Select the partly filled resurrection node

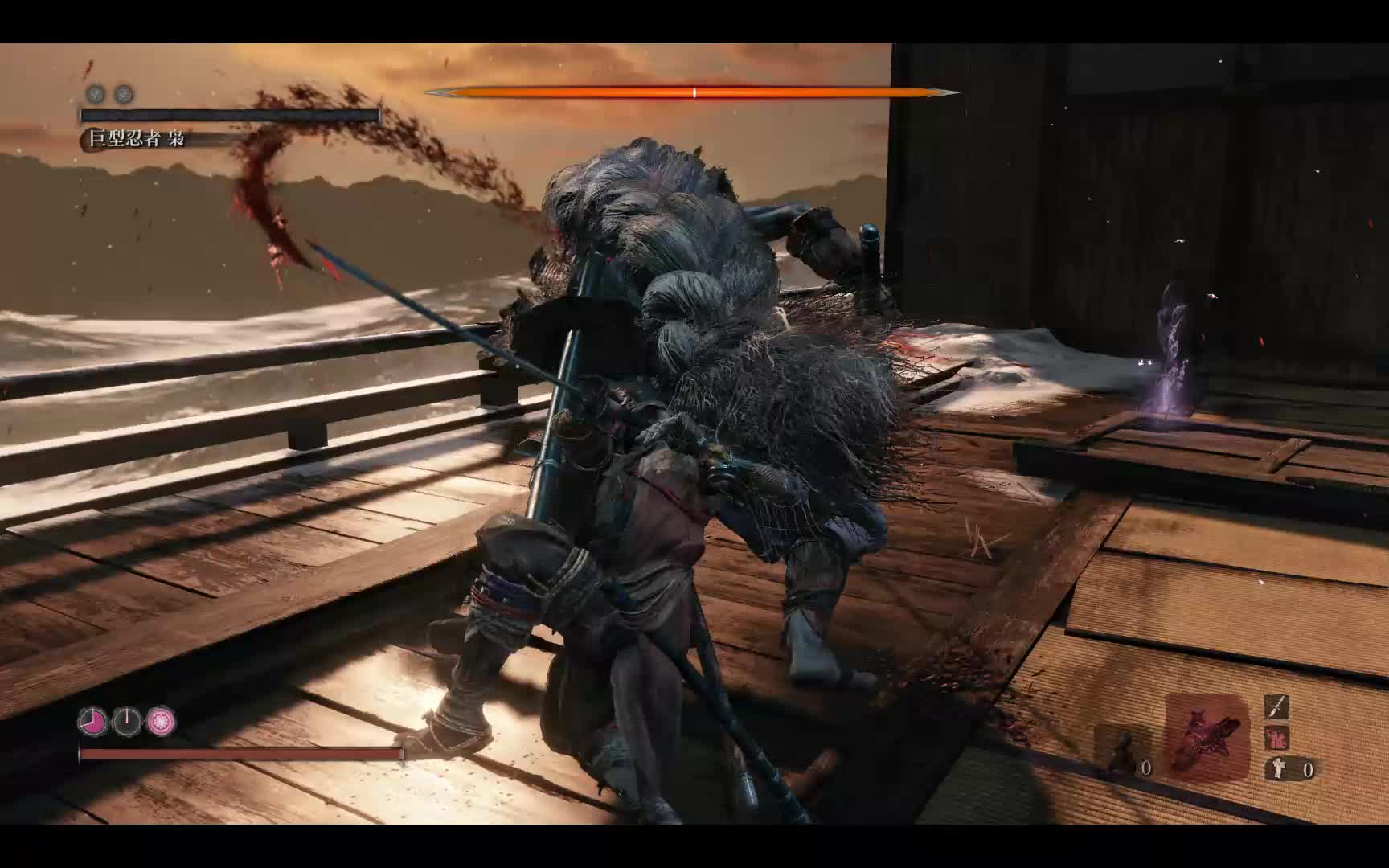click(x=92, y=722)
